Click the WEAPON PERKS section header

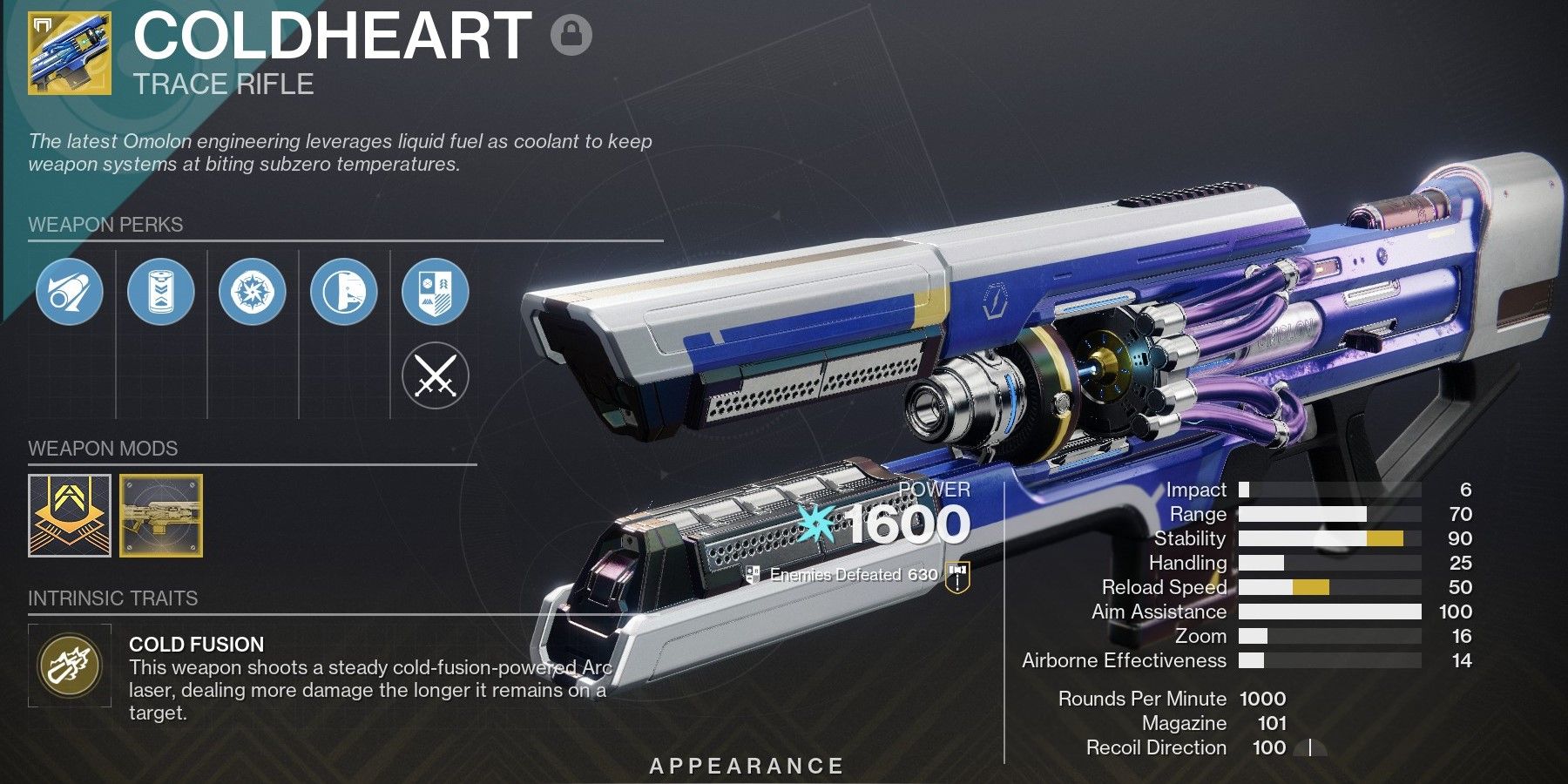pos(105,225)
